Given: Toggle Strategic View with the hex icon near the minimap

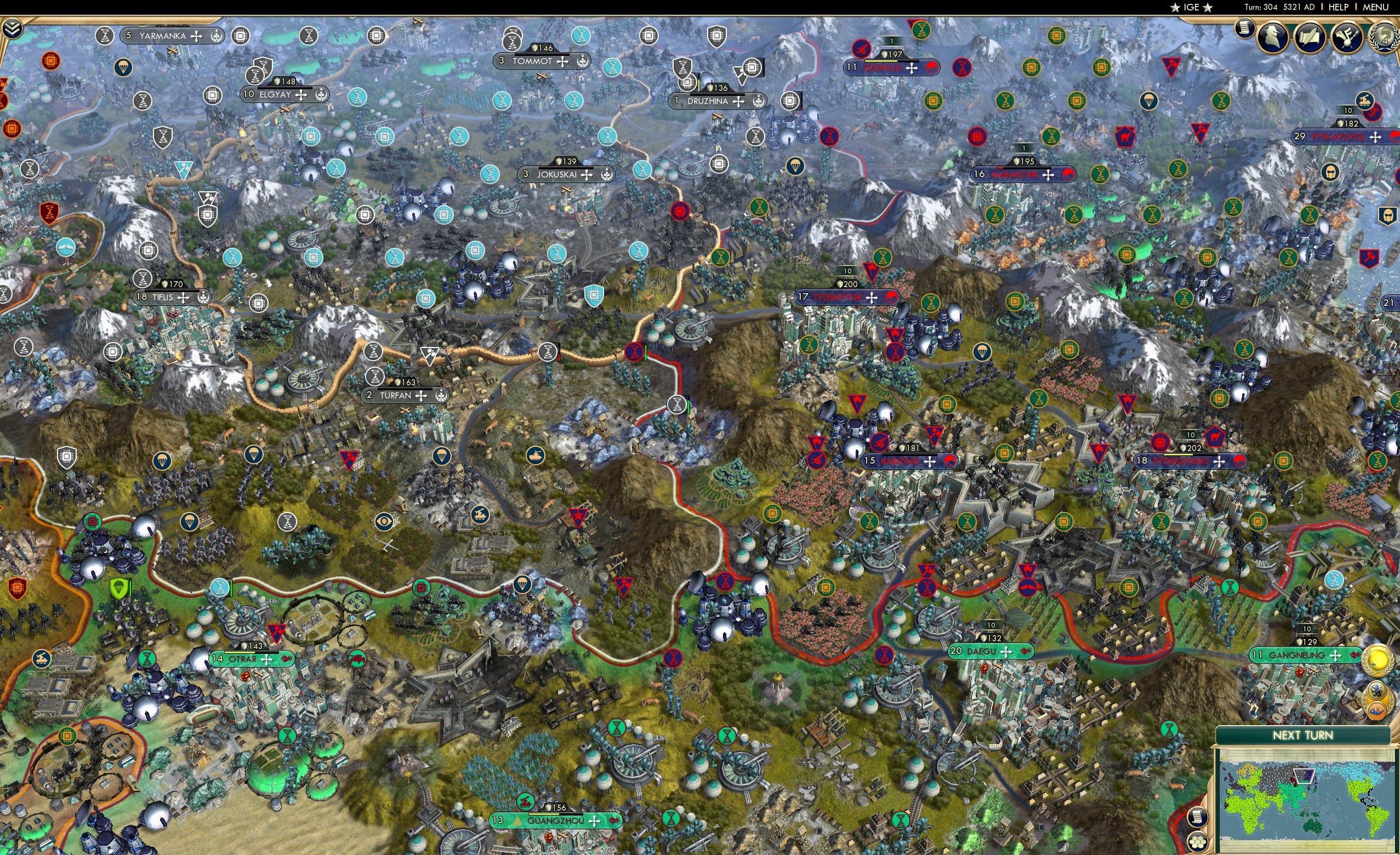Looking at the screenshot, I should click(x=1198, y=843).
